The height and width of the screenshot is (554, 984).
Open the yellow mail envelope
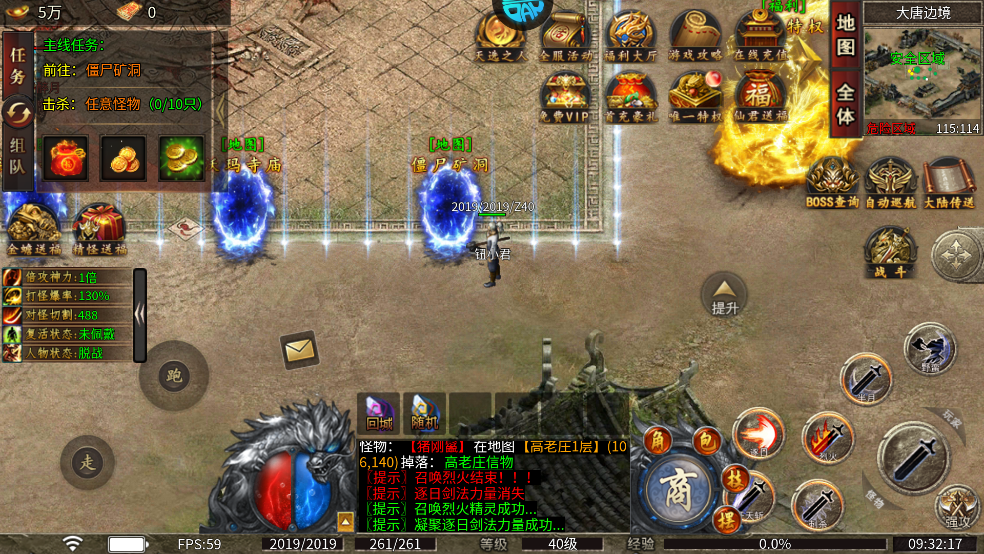tap(299, 350)
